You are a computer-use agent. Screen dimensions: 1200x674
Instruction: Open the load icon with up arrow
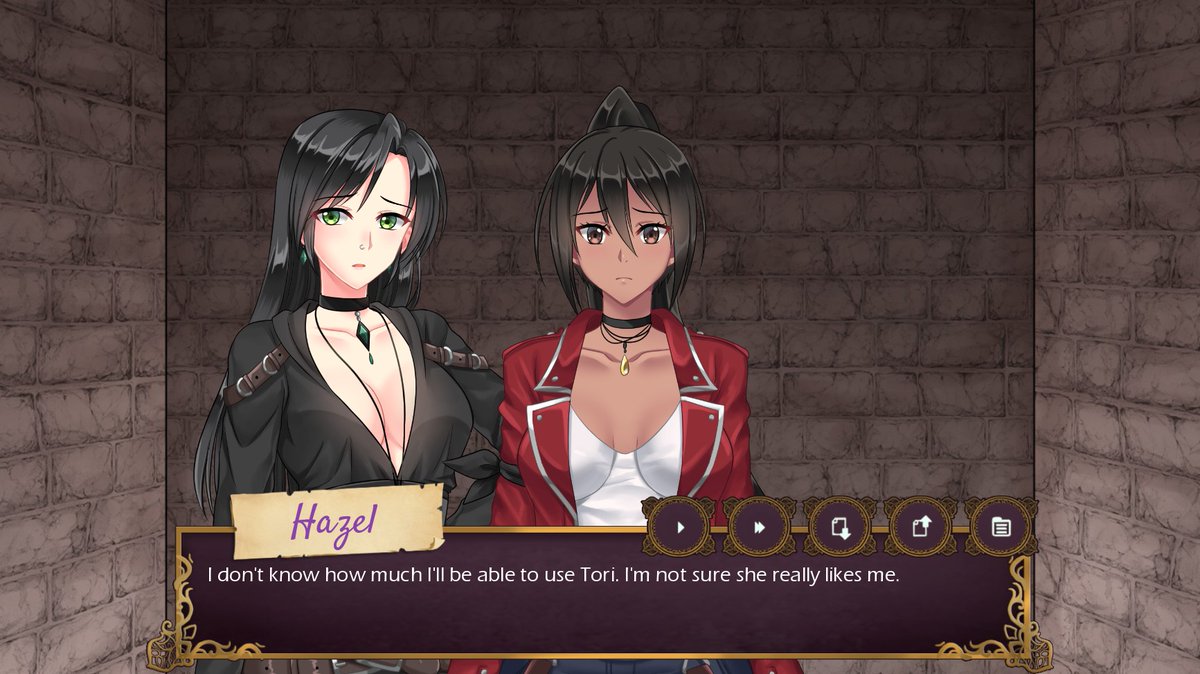pyautogui.click(x=921, y=527)
